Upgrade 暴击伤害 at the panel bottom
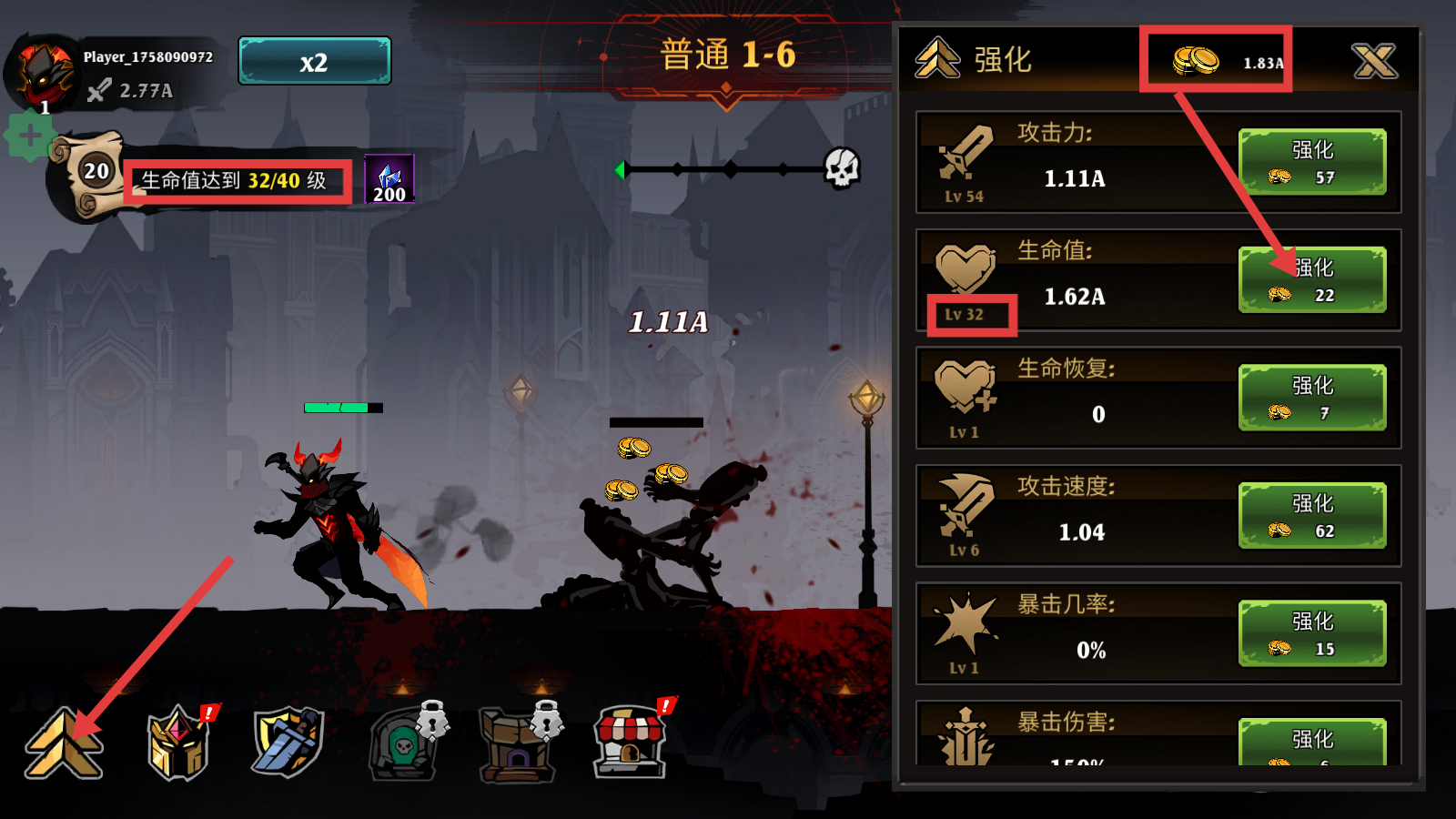1456x819 pixels. click(1311, 743)
